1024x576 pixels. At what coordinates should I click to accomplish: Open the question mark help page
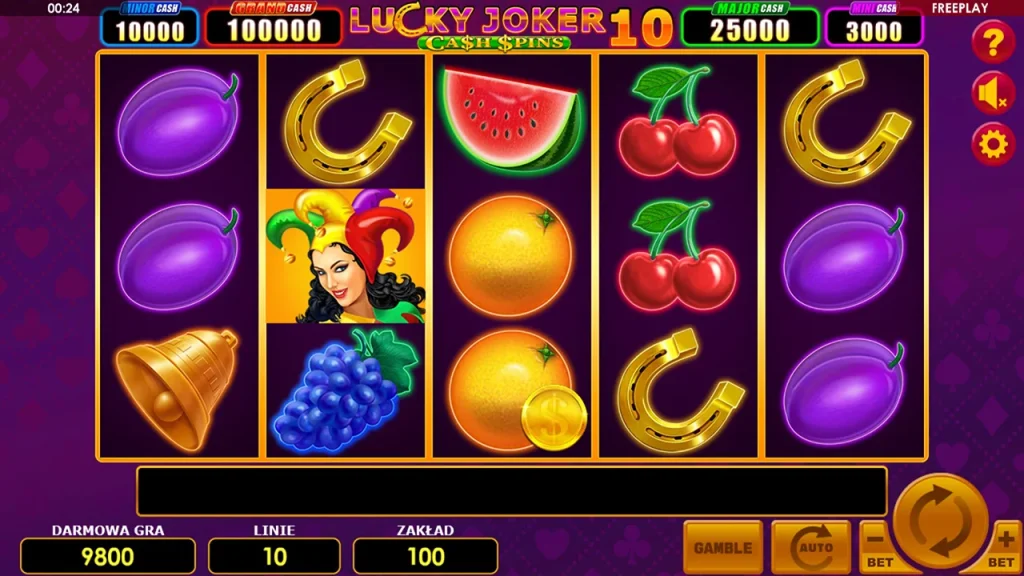[x=992, y=43]
